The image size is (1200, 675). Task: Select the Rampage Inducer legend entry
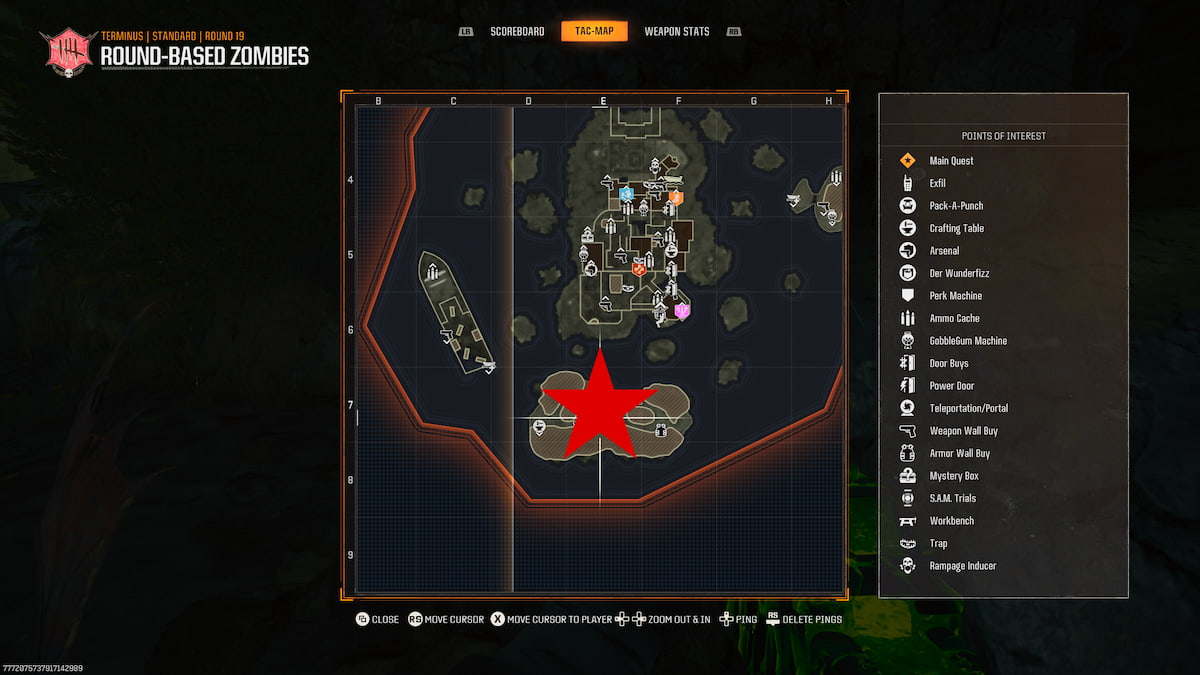tap(962, 566)
